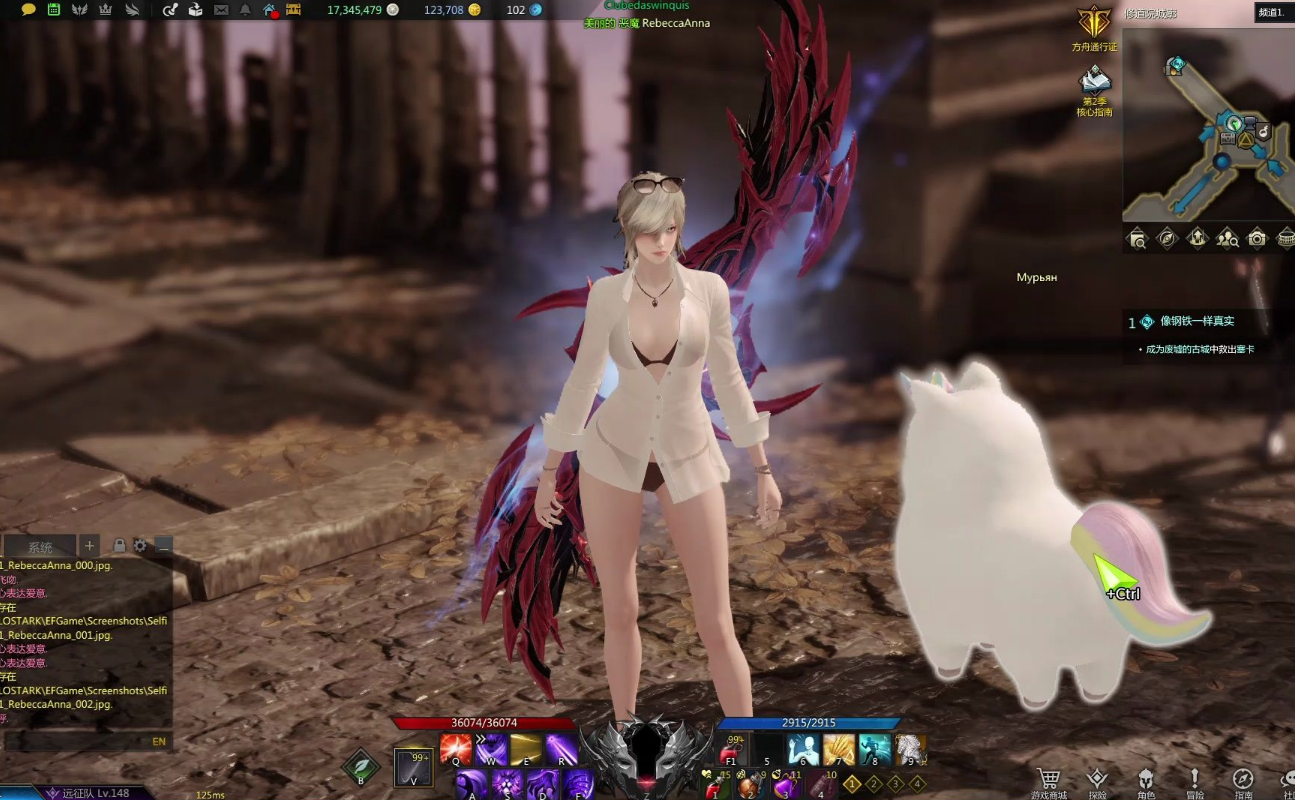Click the house icon with red dot

point(269,10)
